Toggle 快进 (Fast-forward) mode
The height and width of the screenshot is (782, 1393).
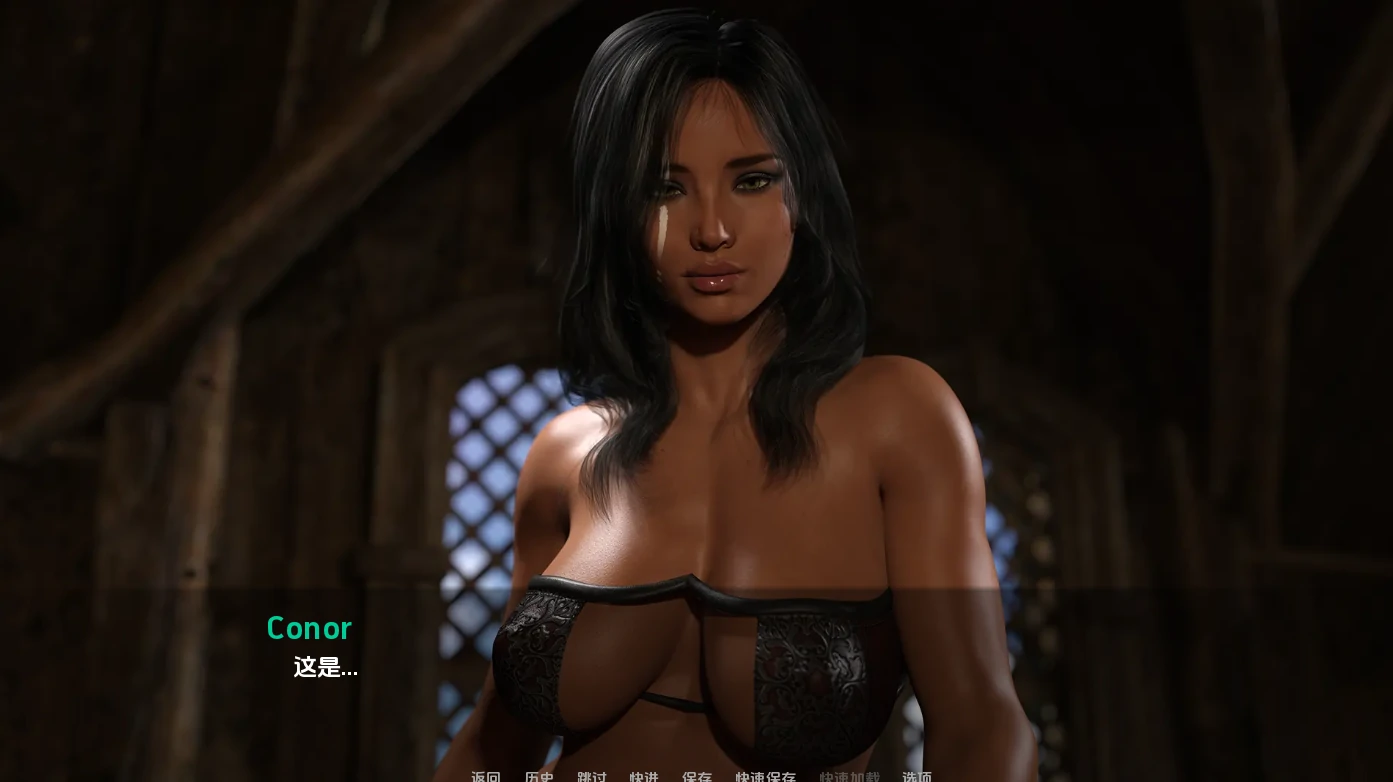pyautogui.click(x=644, y=776)
